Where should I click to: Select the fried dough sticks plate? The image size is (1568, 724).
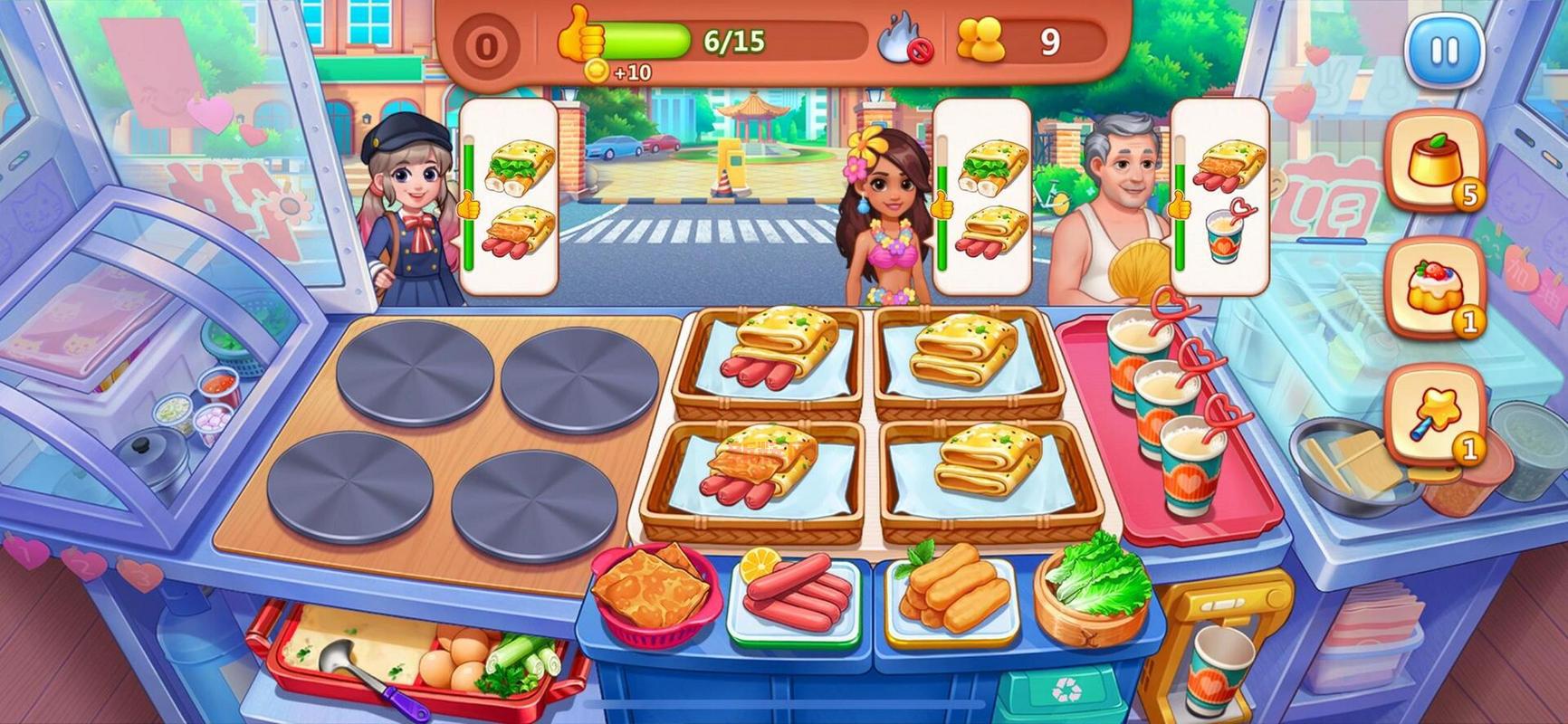coord(951,592)
